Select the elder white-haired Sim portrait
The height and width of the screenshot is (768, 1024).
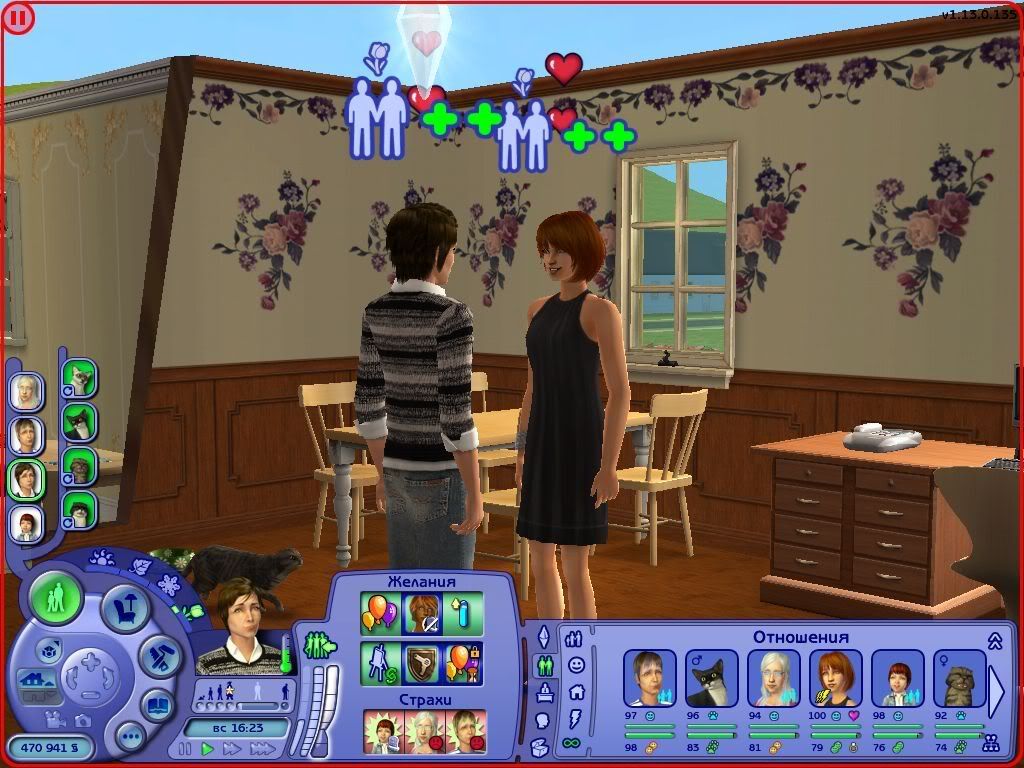(26, 391)
